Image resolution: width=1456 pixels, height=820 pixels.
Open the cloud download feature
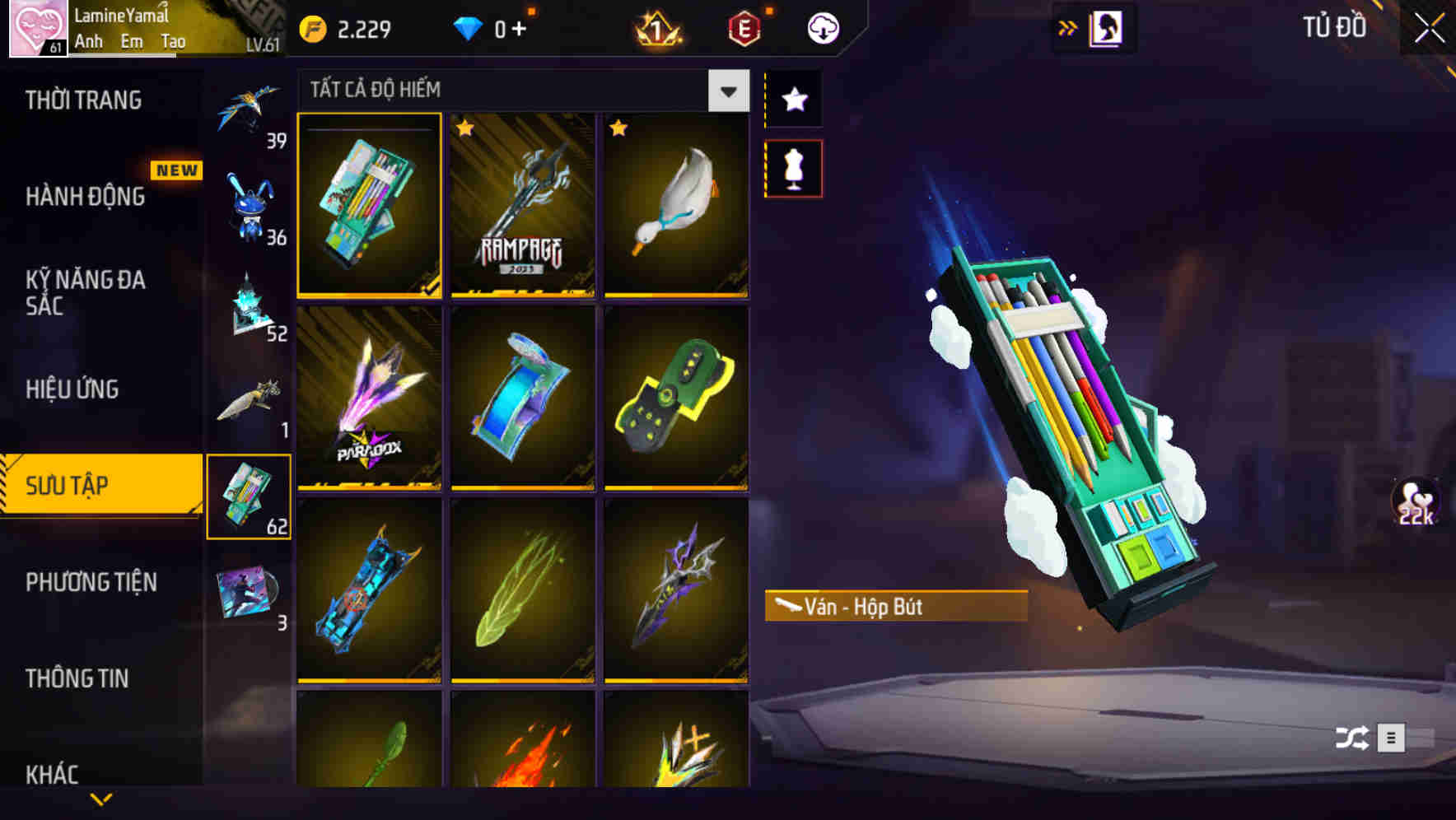click(819, 27)
